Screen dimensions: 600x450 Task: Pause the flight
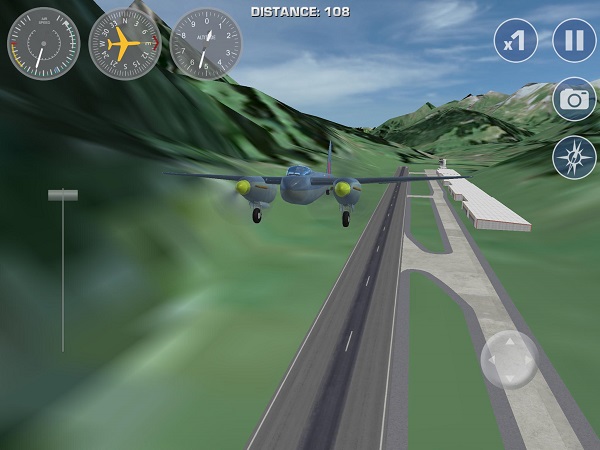point(574,41)
